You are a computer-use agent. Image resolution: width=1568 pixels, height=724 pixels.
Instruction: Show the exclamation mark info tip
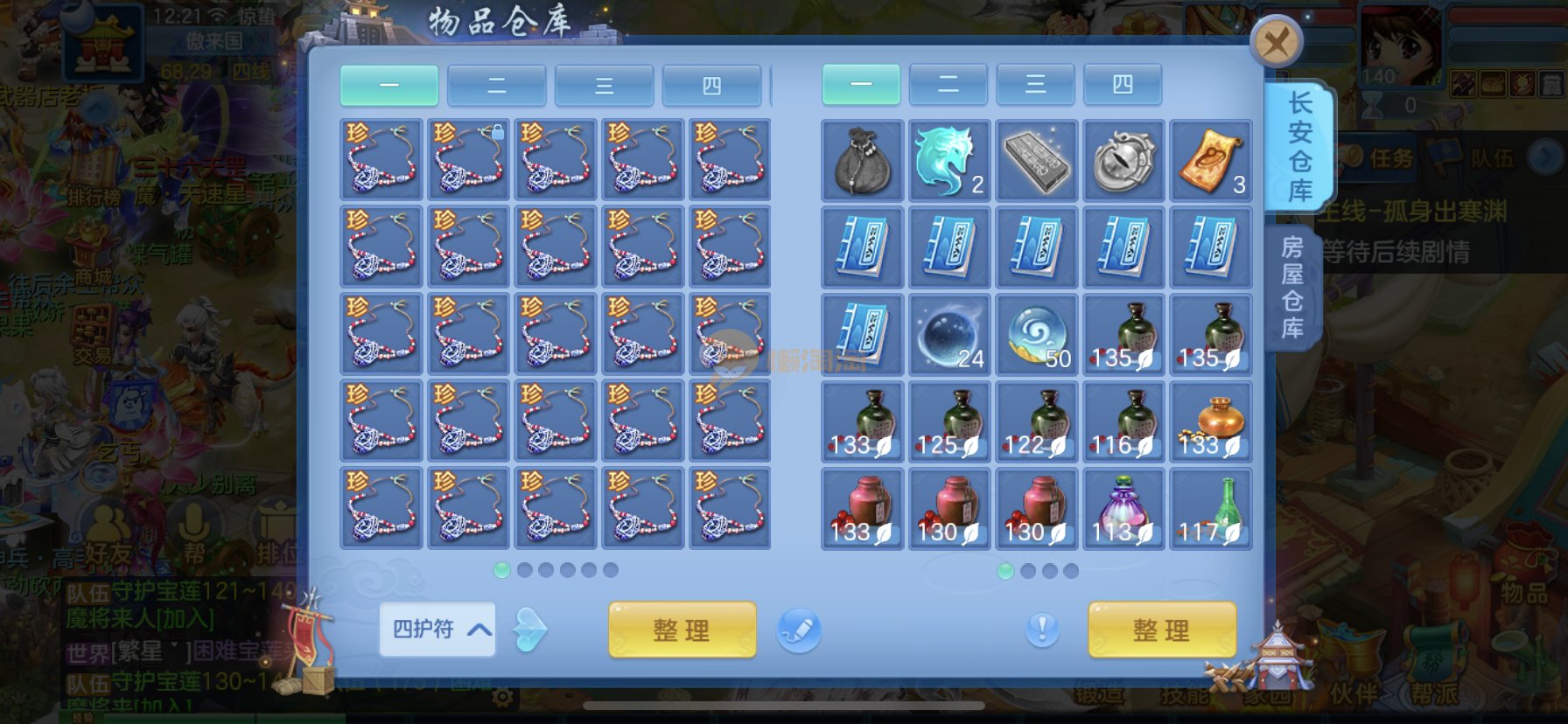click(1041, 629)
